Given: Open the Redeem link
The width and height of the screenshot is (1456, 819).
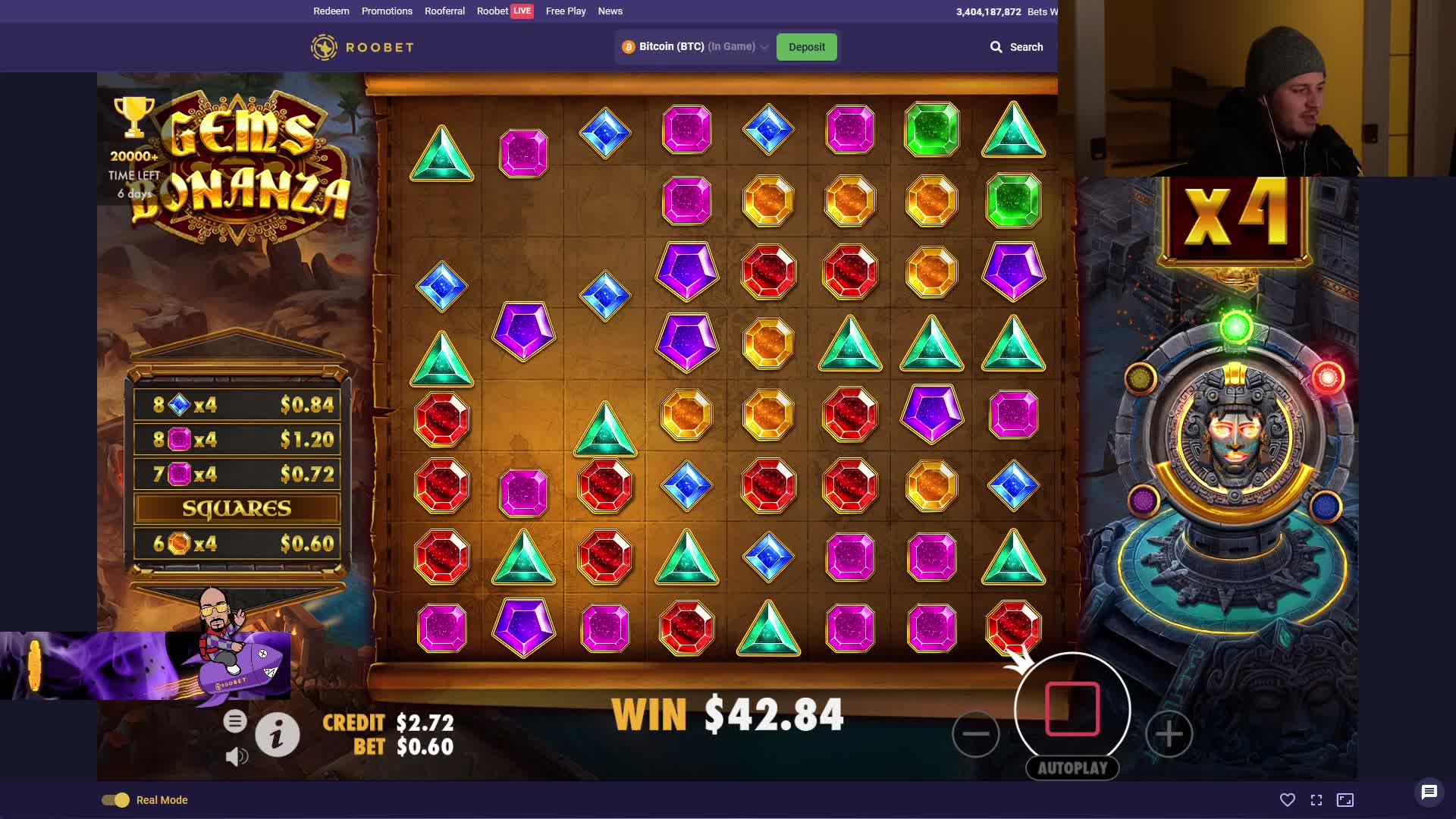Looking at the screenshot, I should [x=331, y=11].
